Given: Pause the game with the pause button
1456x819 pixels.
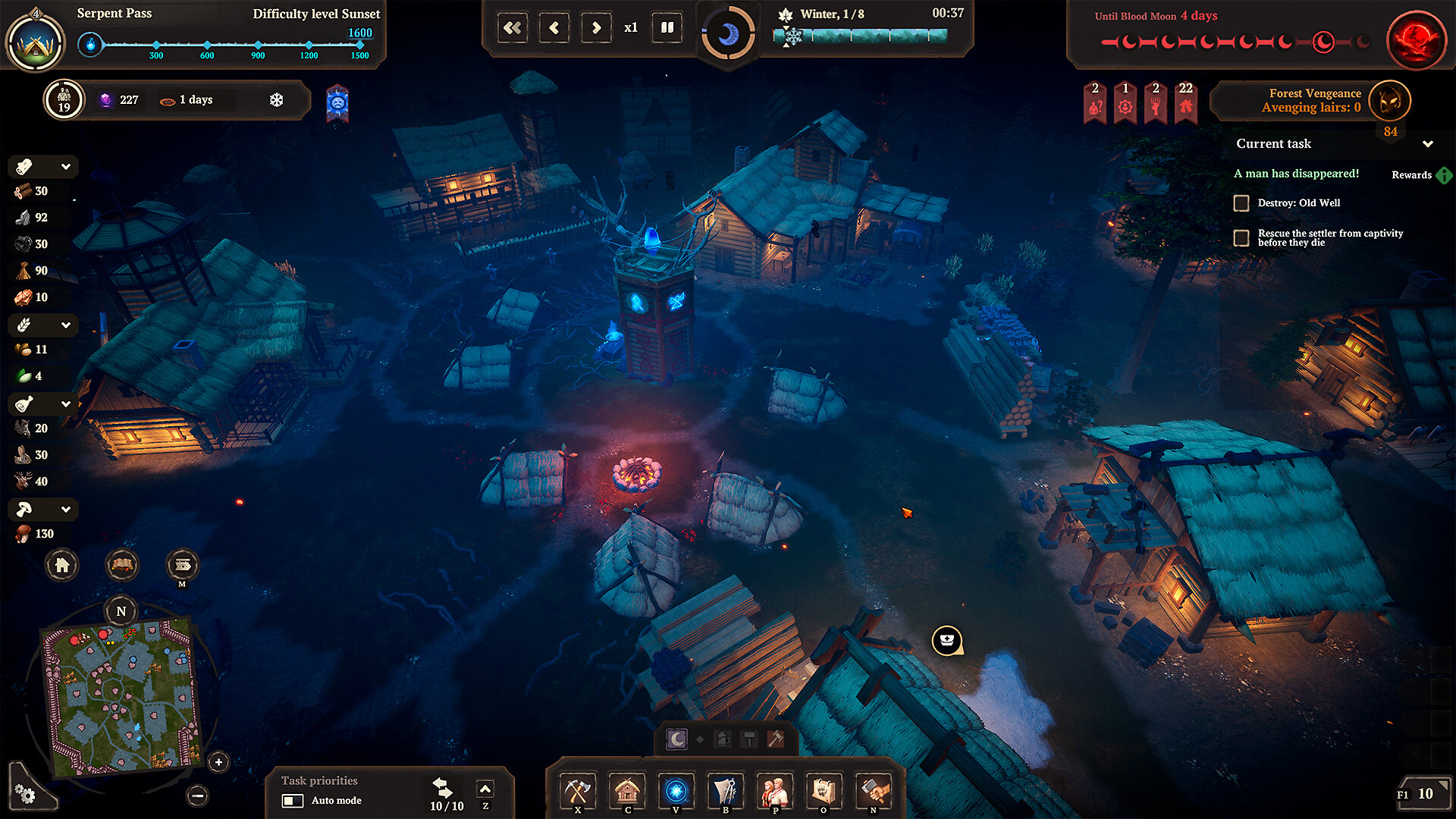Looking at the screenshot, I should click(x=667, y=28).
